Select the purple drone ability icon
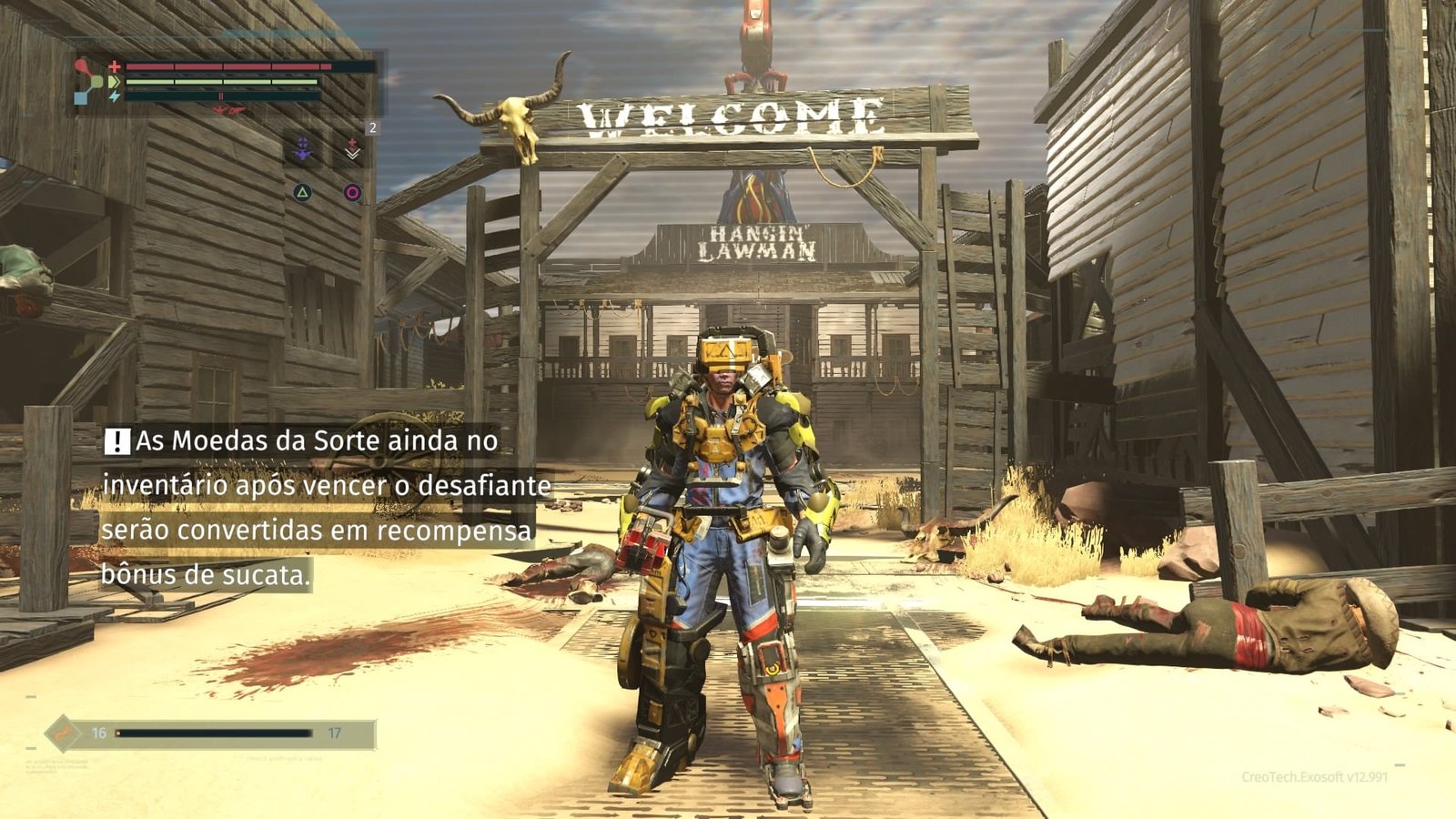The width and height of the screenshot is (1456, 819). (x=302, y=150)
